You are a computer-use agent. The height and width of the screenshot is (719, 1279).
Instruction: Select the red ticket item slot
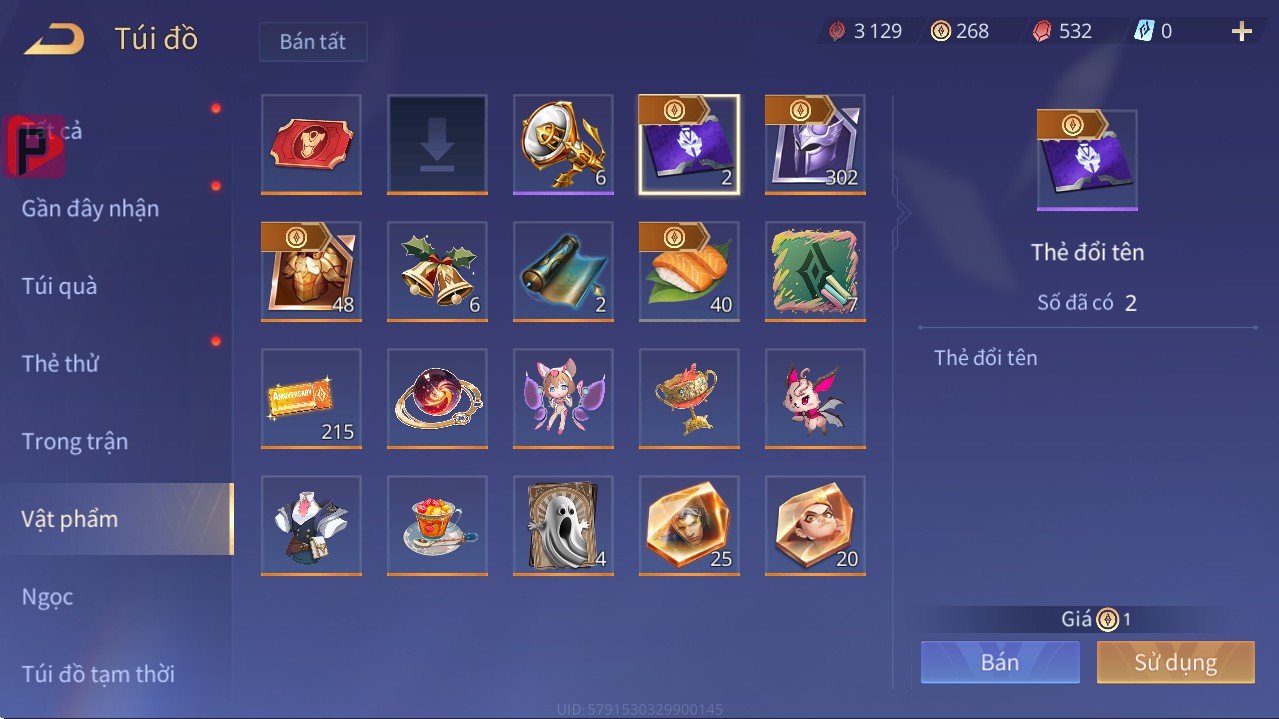(311, 144)
